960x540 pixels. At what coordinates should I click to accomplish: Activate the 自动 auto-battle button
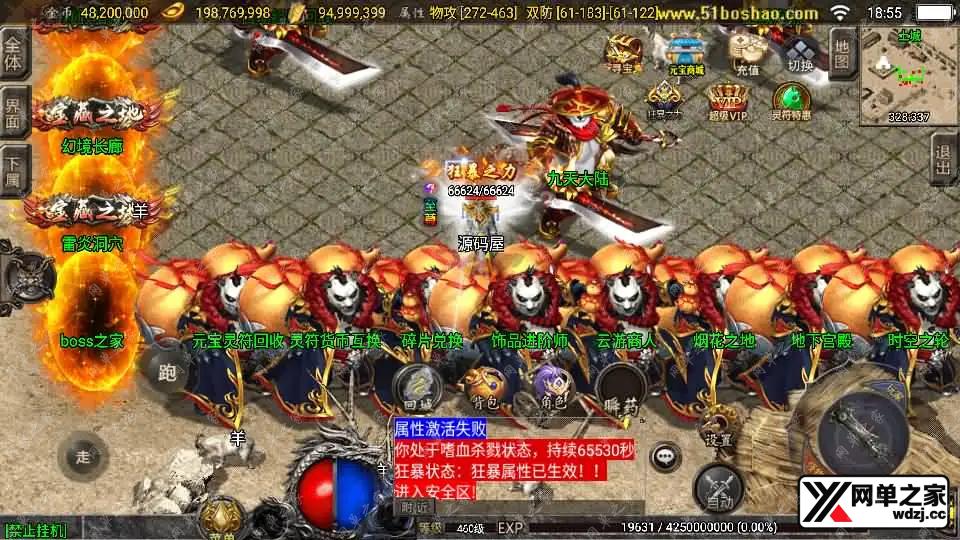point(719,487)
